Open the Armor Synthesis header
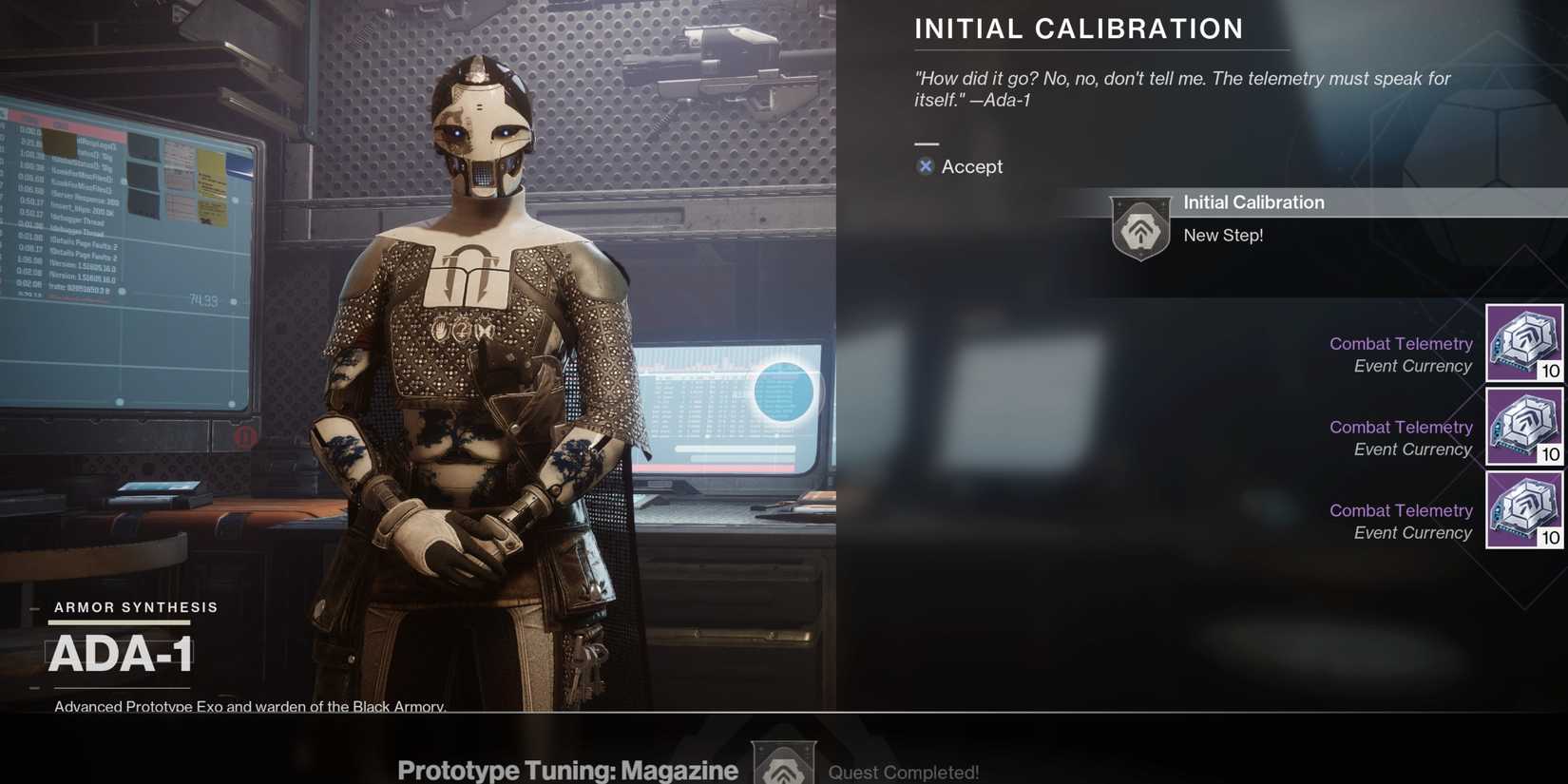Image resolution: width=1568 pixels, height=784 pixels. point(134,607)
